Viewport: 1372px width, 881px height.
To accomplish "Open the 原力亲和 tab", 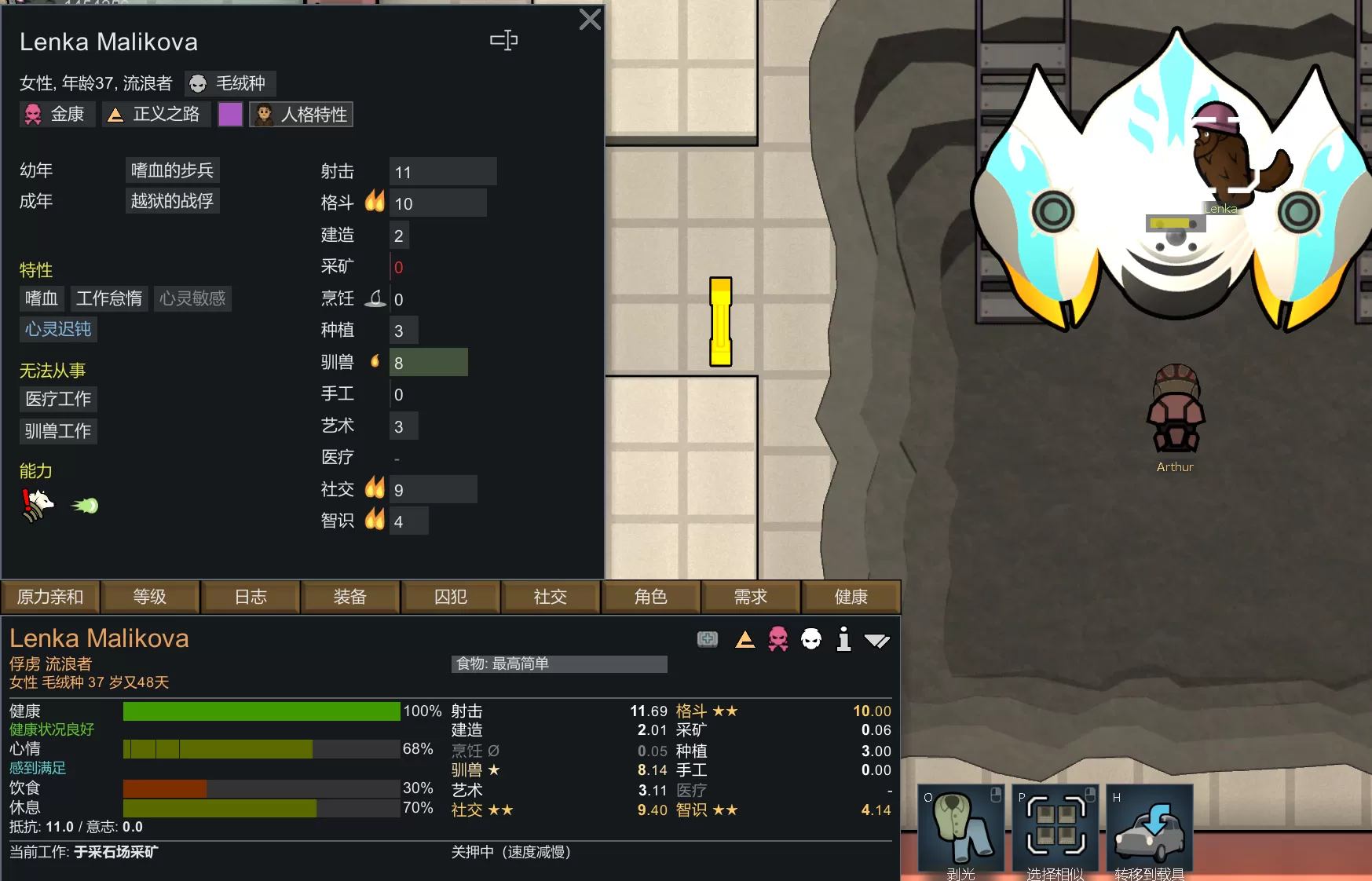I will [x=50, y=597].
